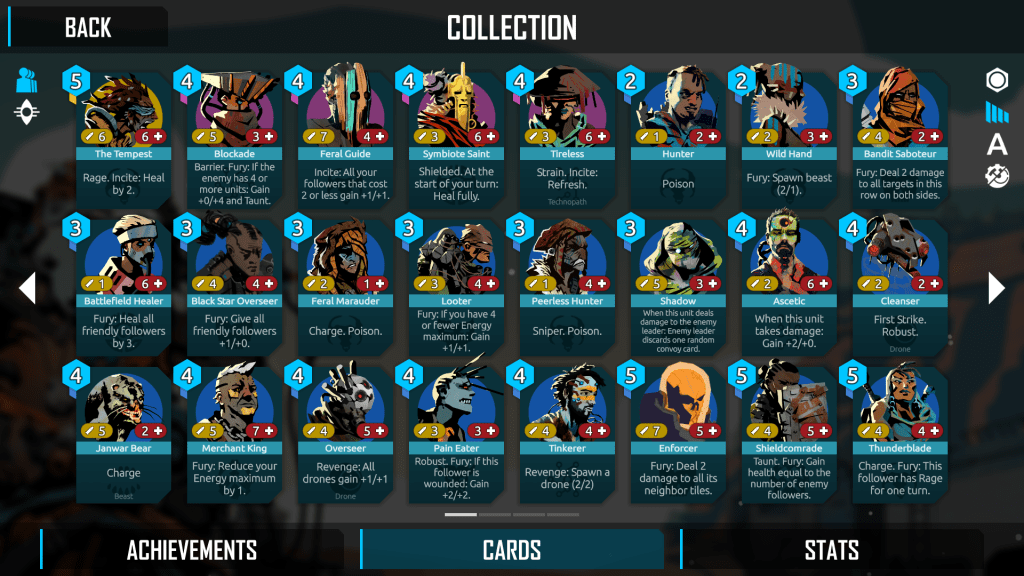Choose the Janwar Bear card
Viewport: 1024px width, 576px height.
(x=124, y=432)
